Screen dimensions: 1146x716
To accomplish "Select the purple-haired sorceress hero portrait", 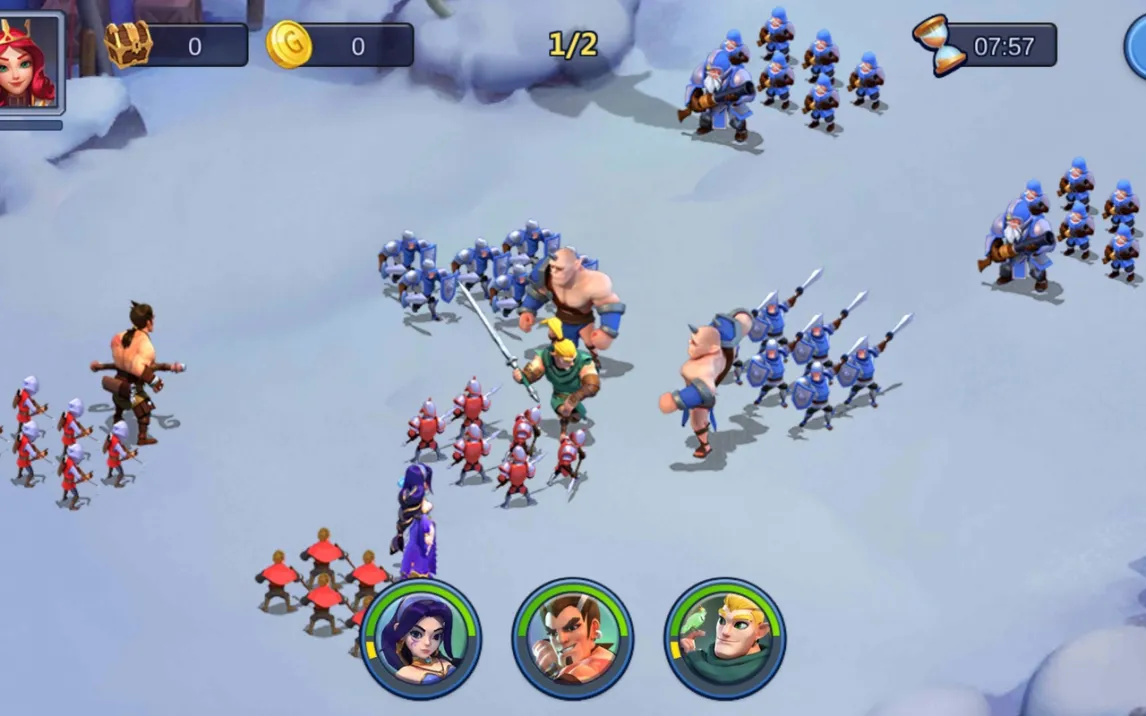I will tap(421, 638).
